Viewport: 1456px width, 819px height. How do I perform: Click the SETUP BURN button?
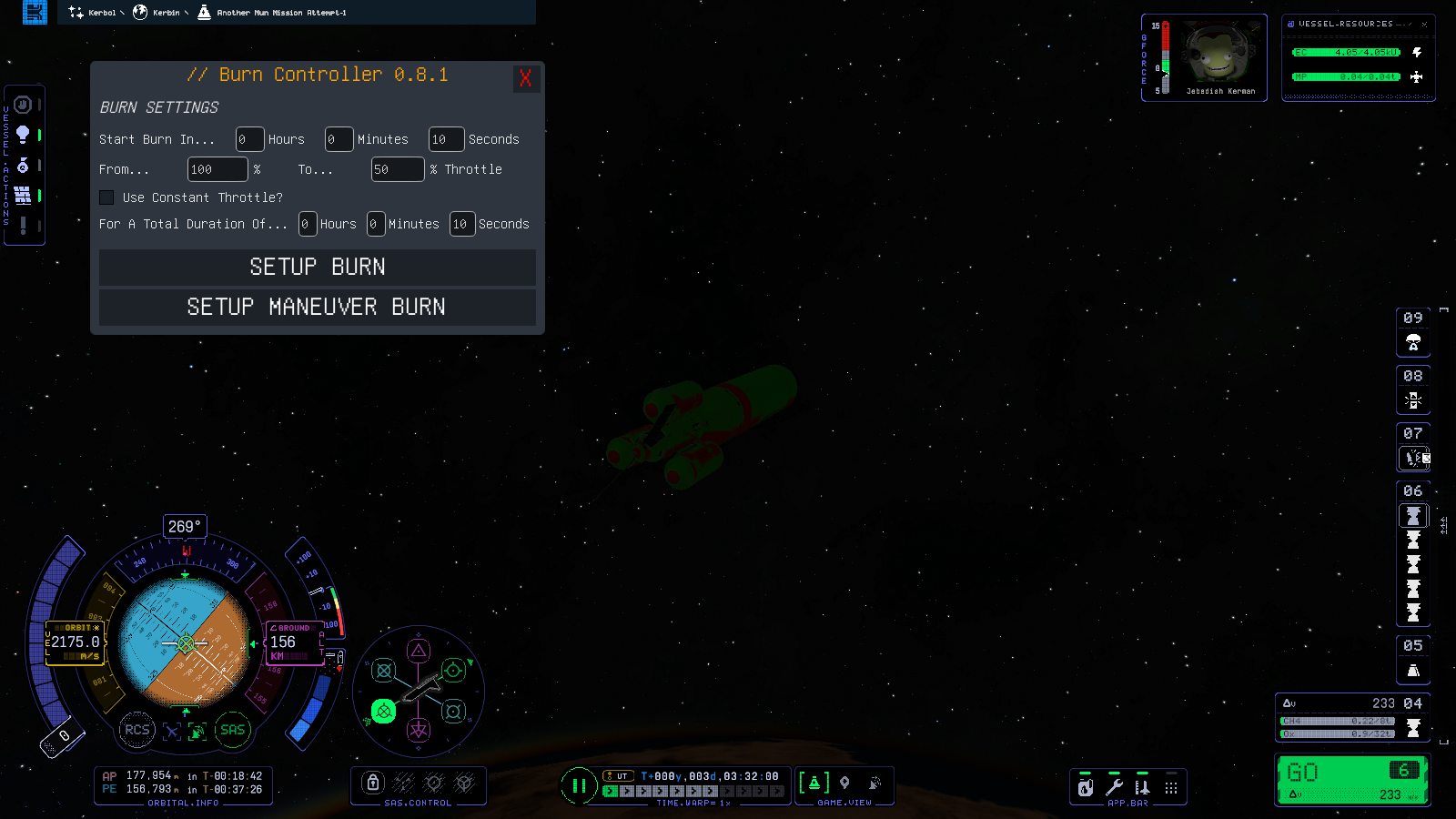pyautogui.click(x=317, y=267)
